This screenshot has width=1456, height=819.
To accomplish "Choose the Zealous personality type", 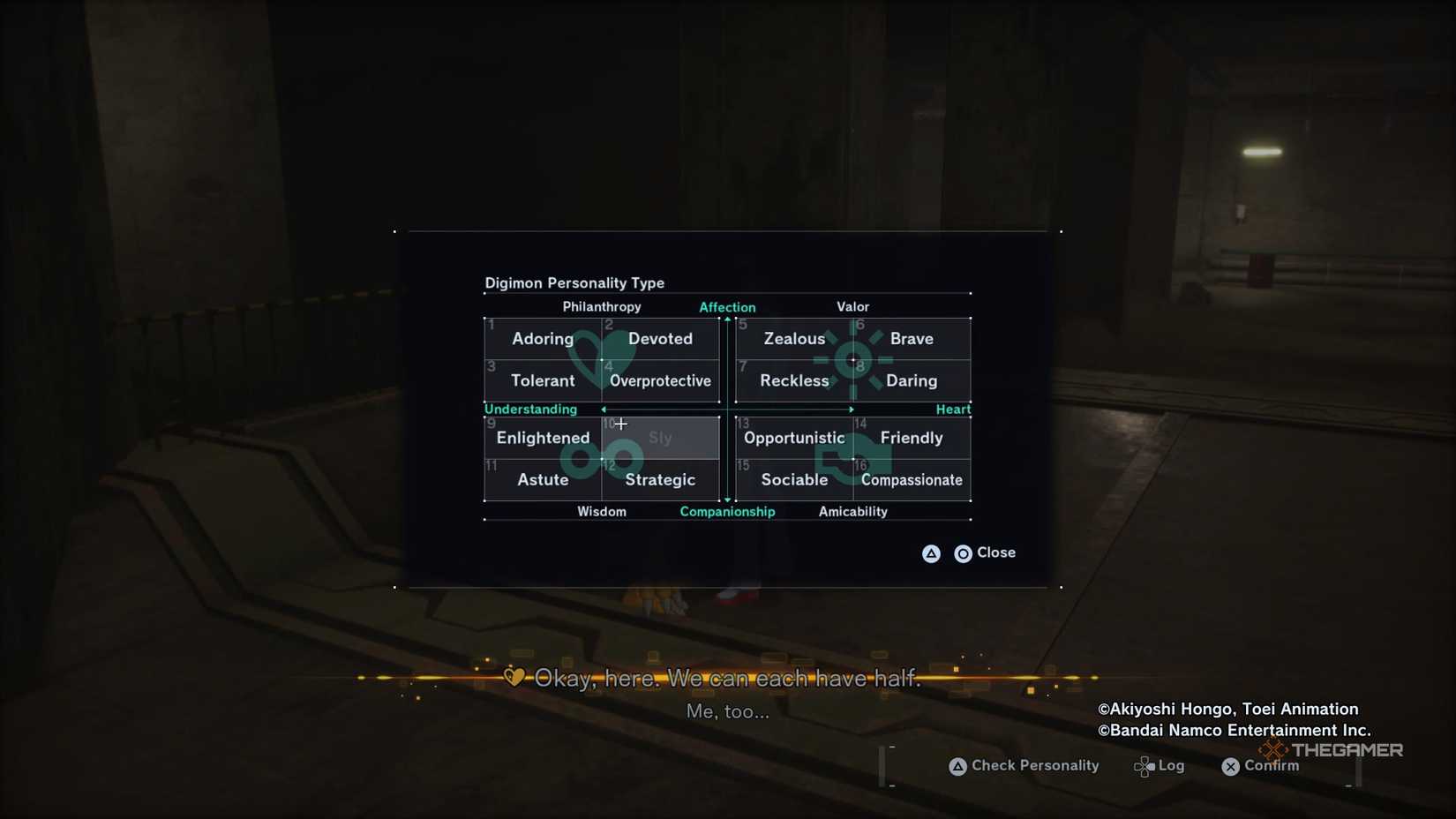I will (794, 339).
